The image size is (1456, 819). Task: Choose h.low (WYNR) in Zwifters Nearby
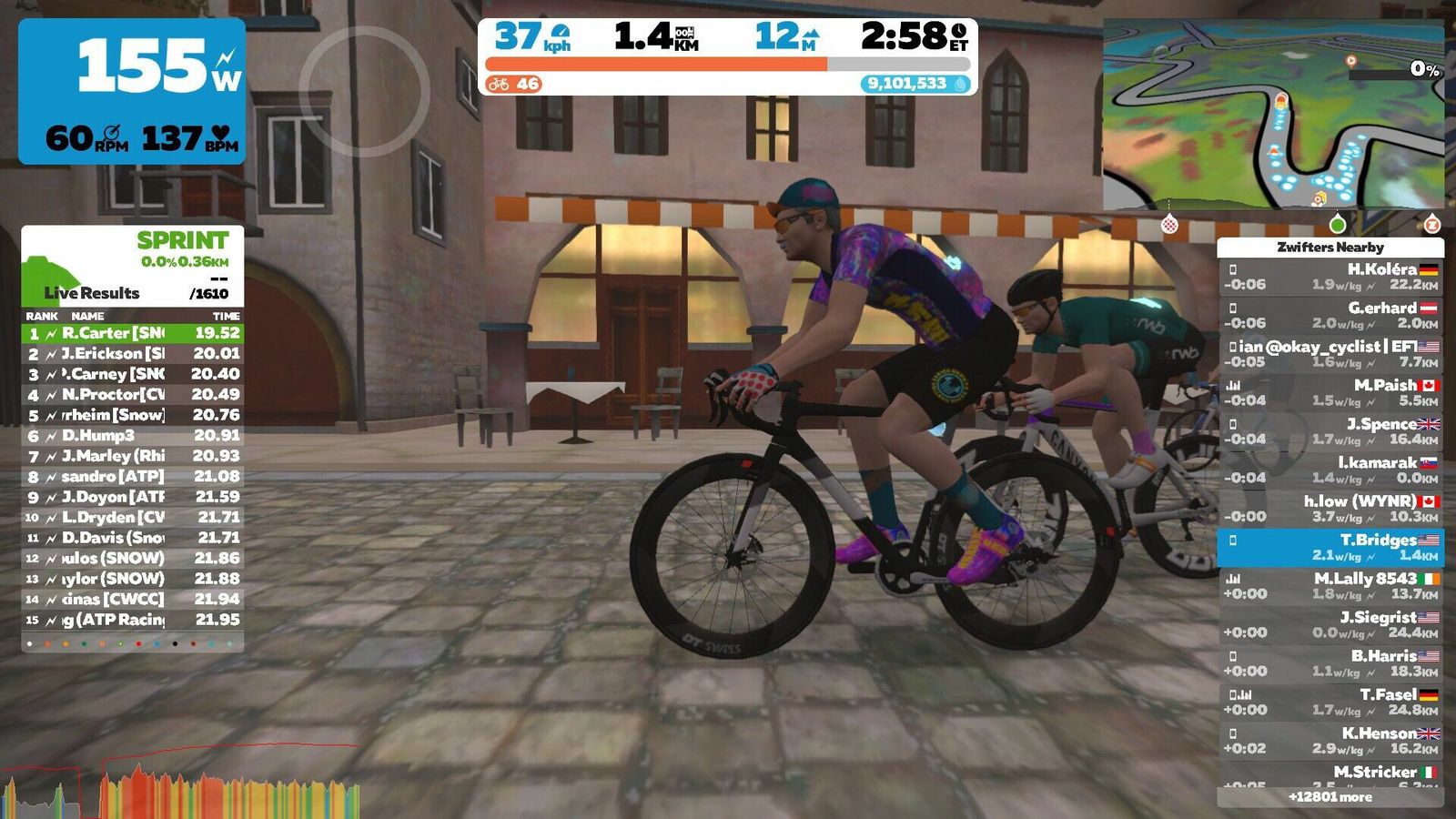tap(1330, 509)
